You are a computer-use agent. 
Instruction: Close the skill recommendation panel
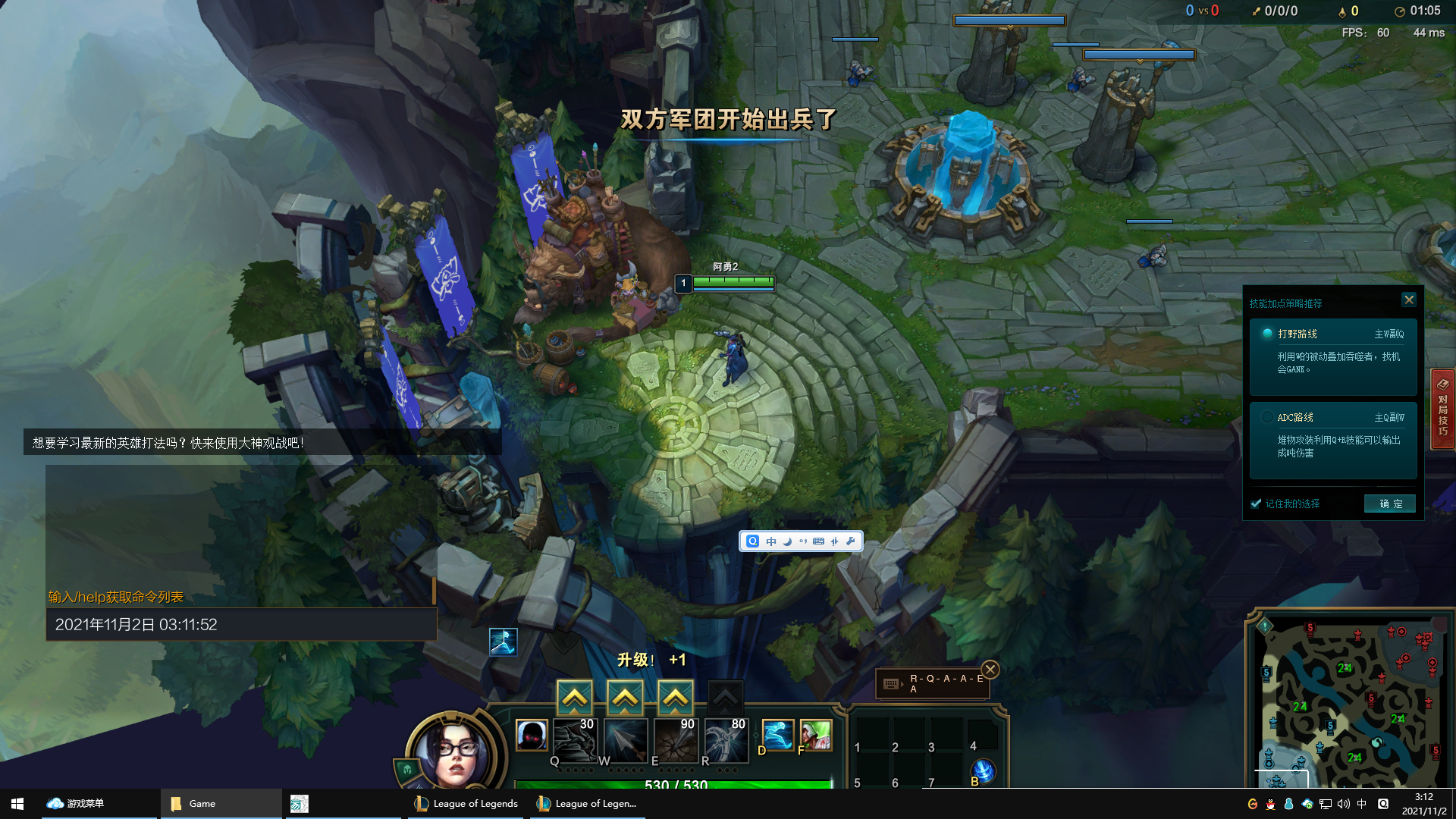coord(1409,300)
